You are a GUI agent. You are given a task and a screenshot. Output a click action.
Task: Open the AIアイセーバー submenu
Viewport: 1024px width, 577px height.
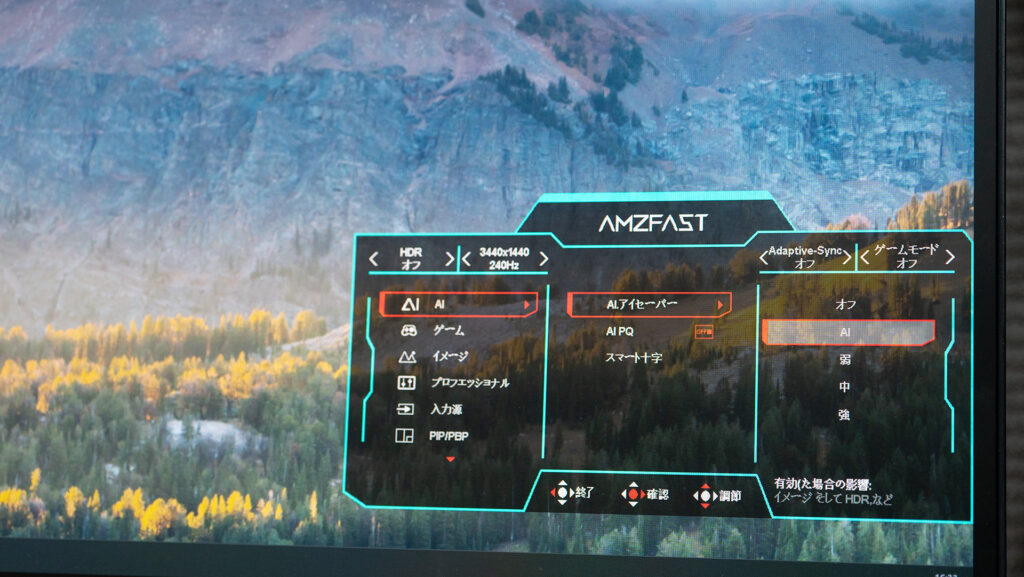coord(648,303)
